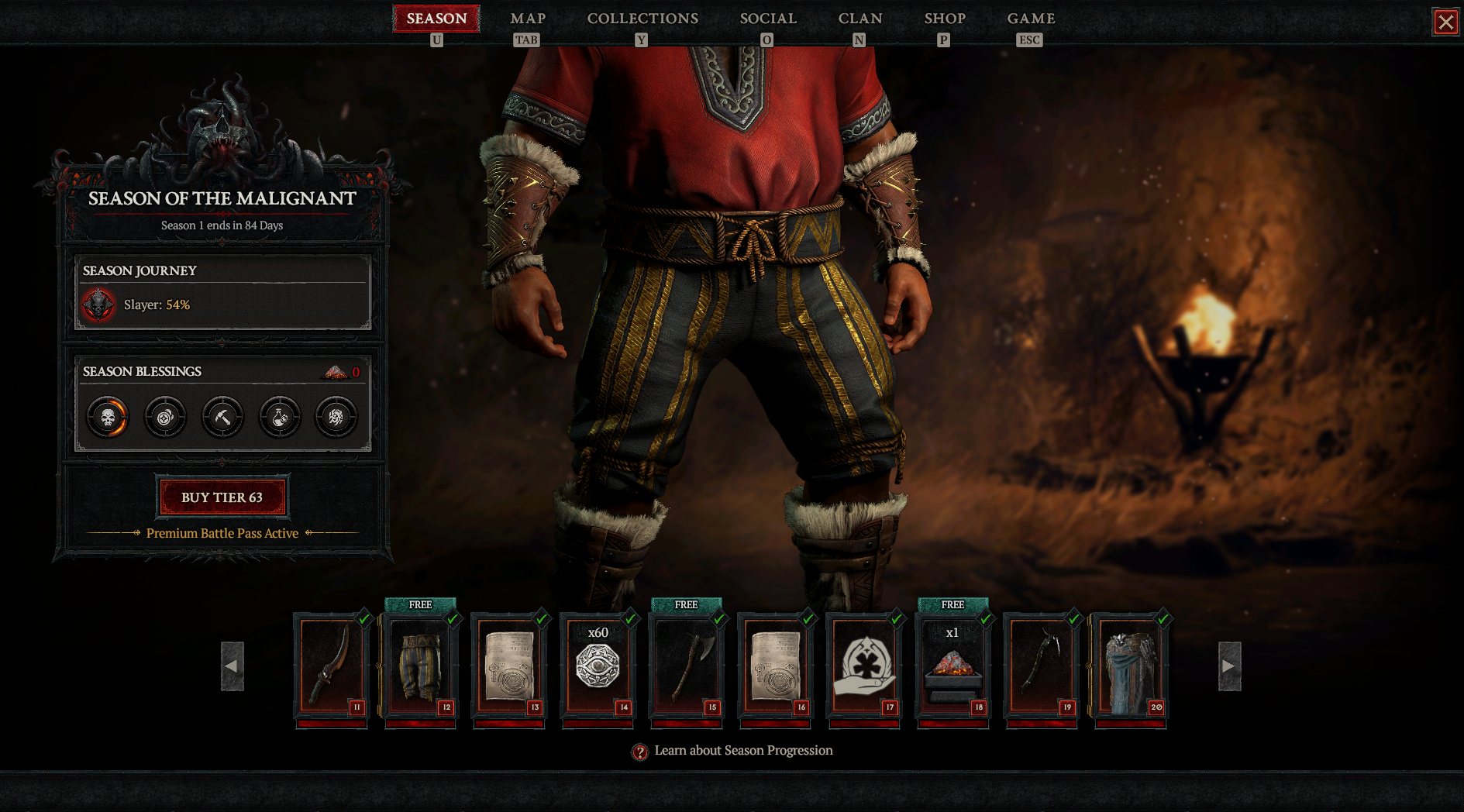This screenshot has height=812, width=1464.
Task: Switch to the Game menu tab
Action: [1031, 19]
